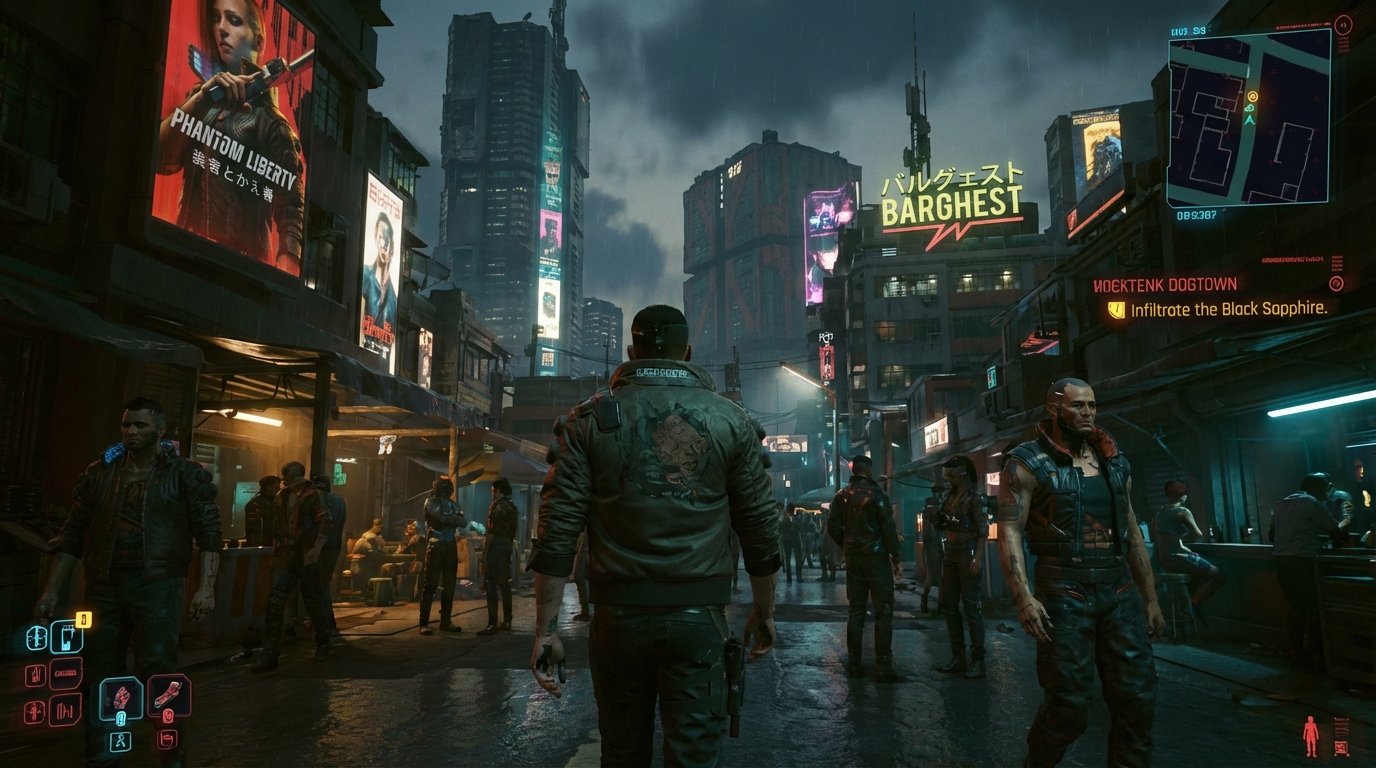Click the yellow charge indicator above the inhaler slot

[82, 619]
